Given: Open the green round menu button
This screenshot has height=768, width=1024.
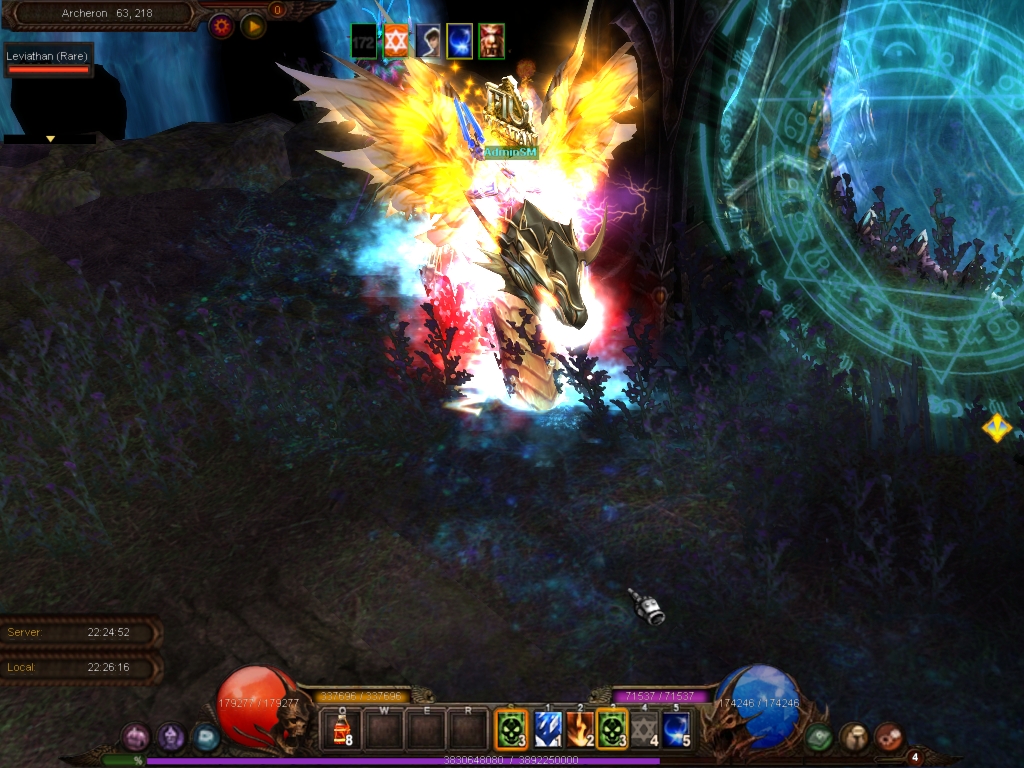Looking at the screenshot, I should pyautogui.click(x=819, y=737).
